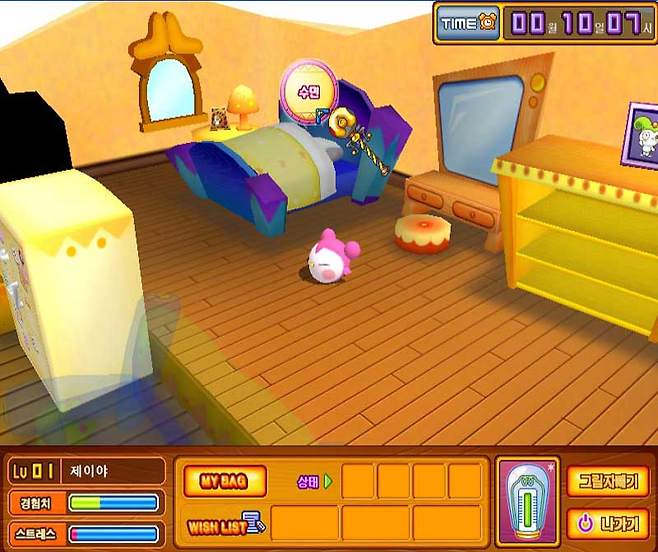
Task: Click the 그림자놀기 button
Action: tap(607, 481)
